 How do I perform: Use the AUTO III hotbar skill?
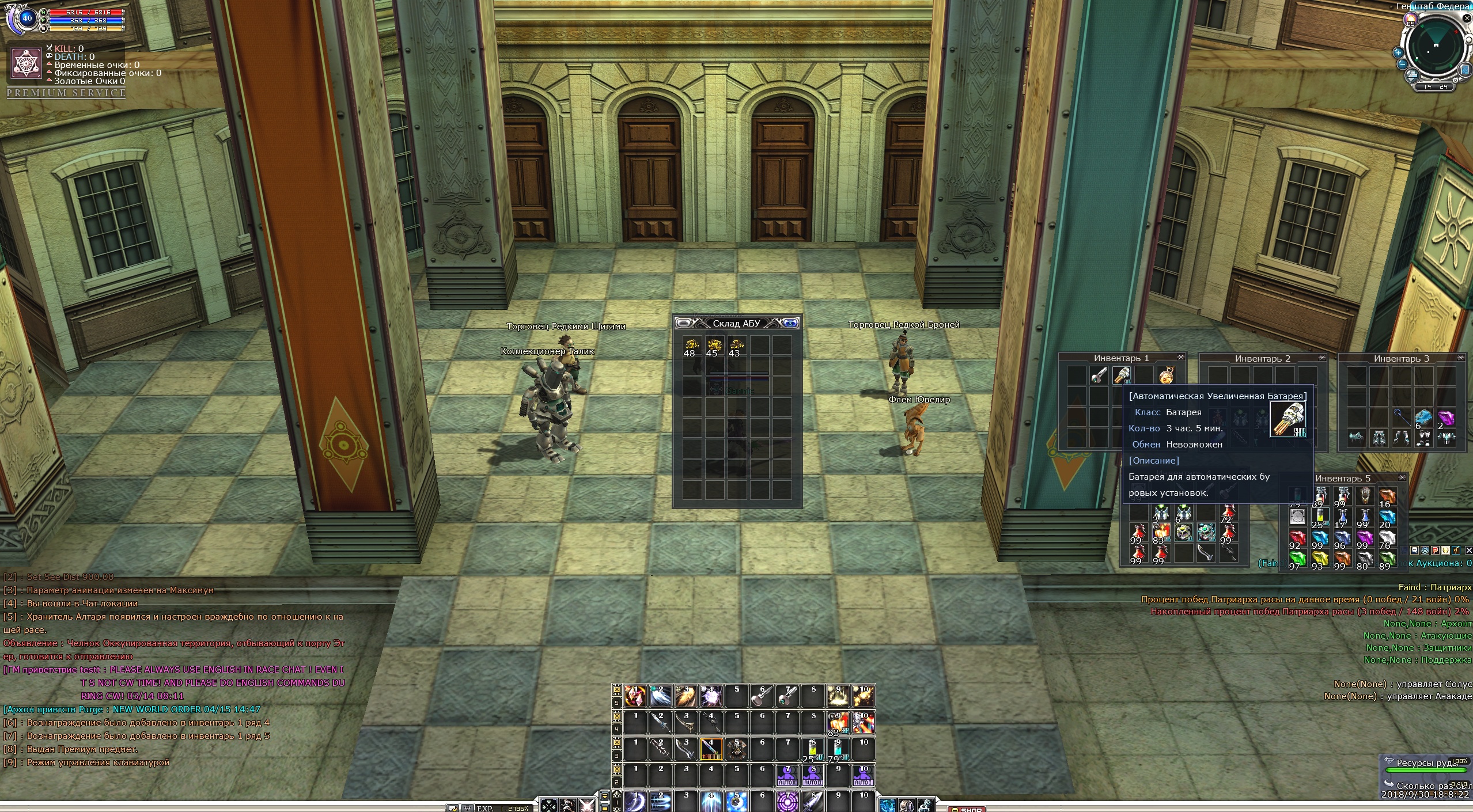(x=787, y=776)
